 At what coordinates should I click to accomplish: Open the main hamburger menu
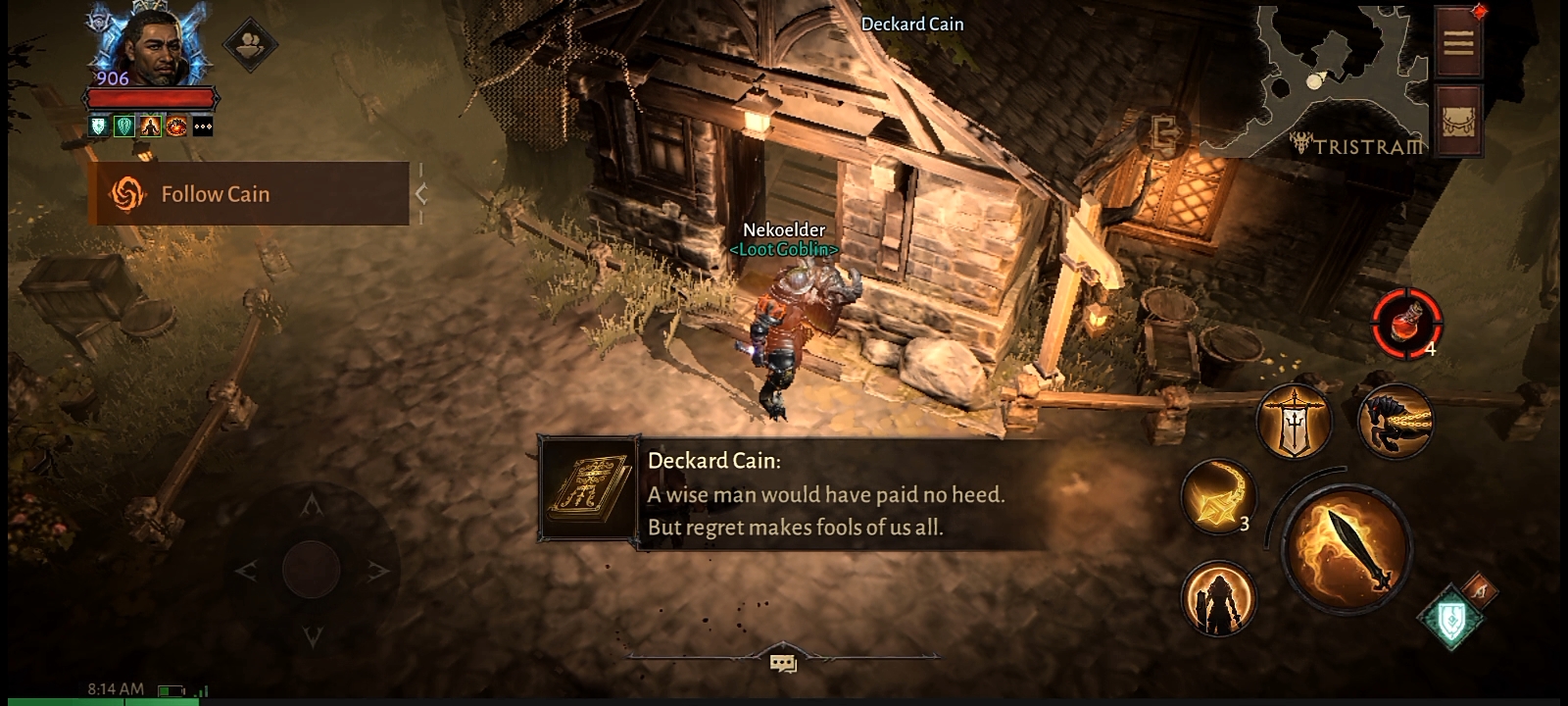1458,42
